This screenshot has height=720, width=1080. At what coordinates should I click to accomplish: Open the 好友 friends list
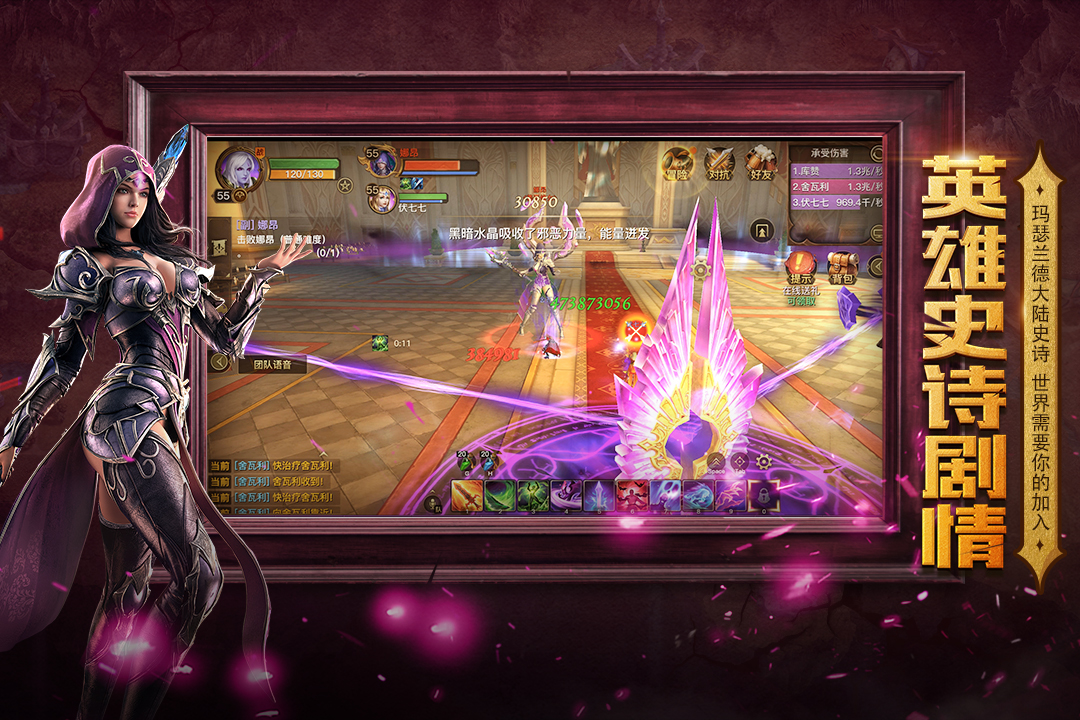760,163
